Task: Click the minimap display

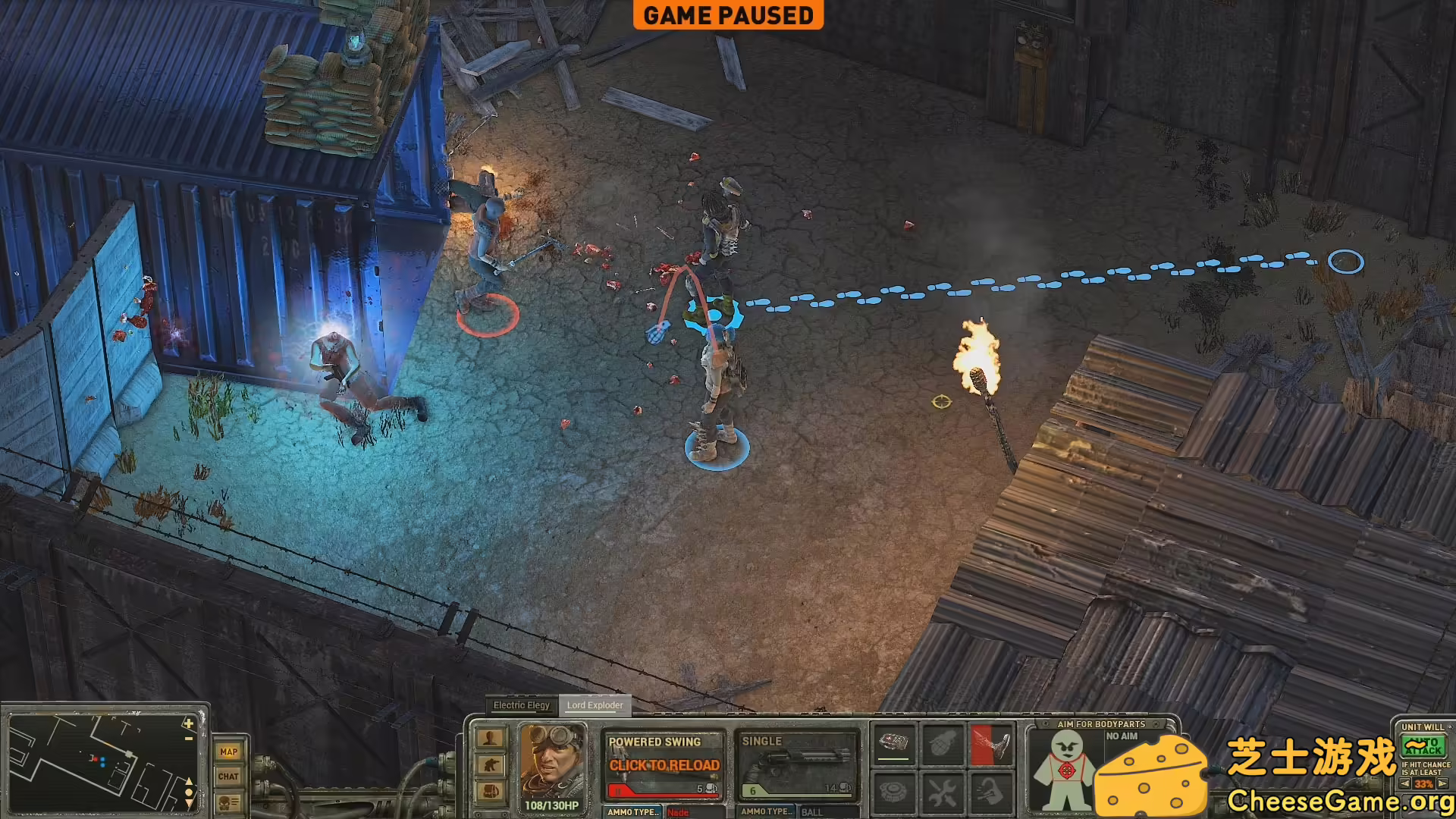Action: (99, 762)
